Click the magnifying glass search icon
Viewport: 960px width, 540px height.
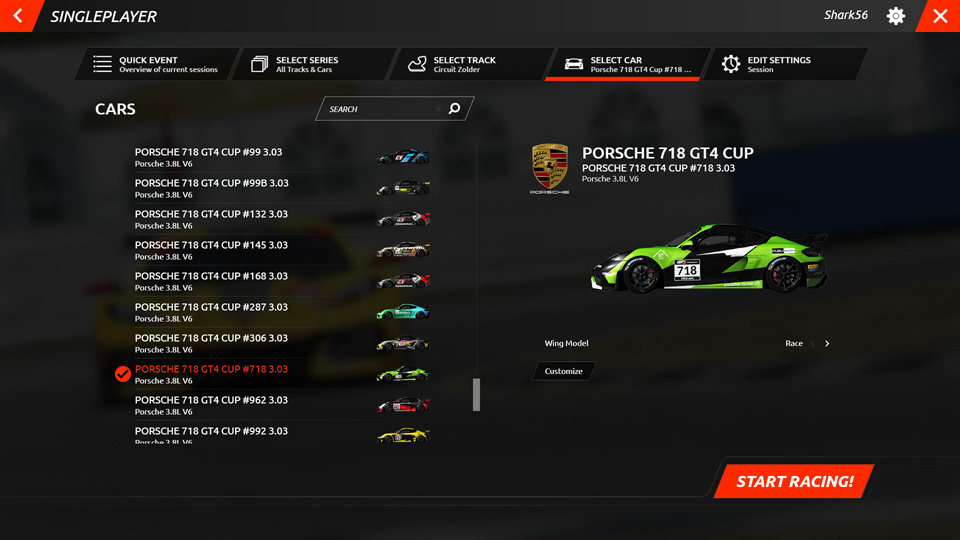point(455,109)
